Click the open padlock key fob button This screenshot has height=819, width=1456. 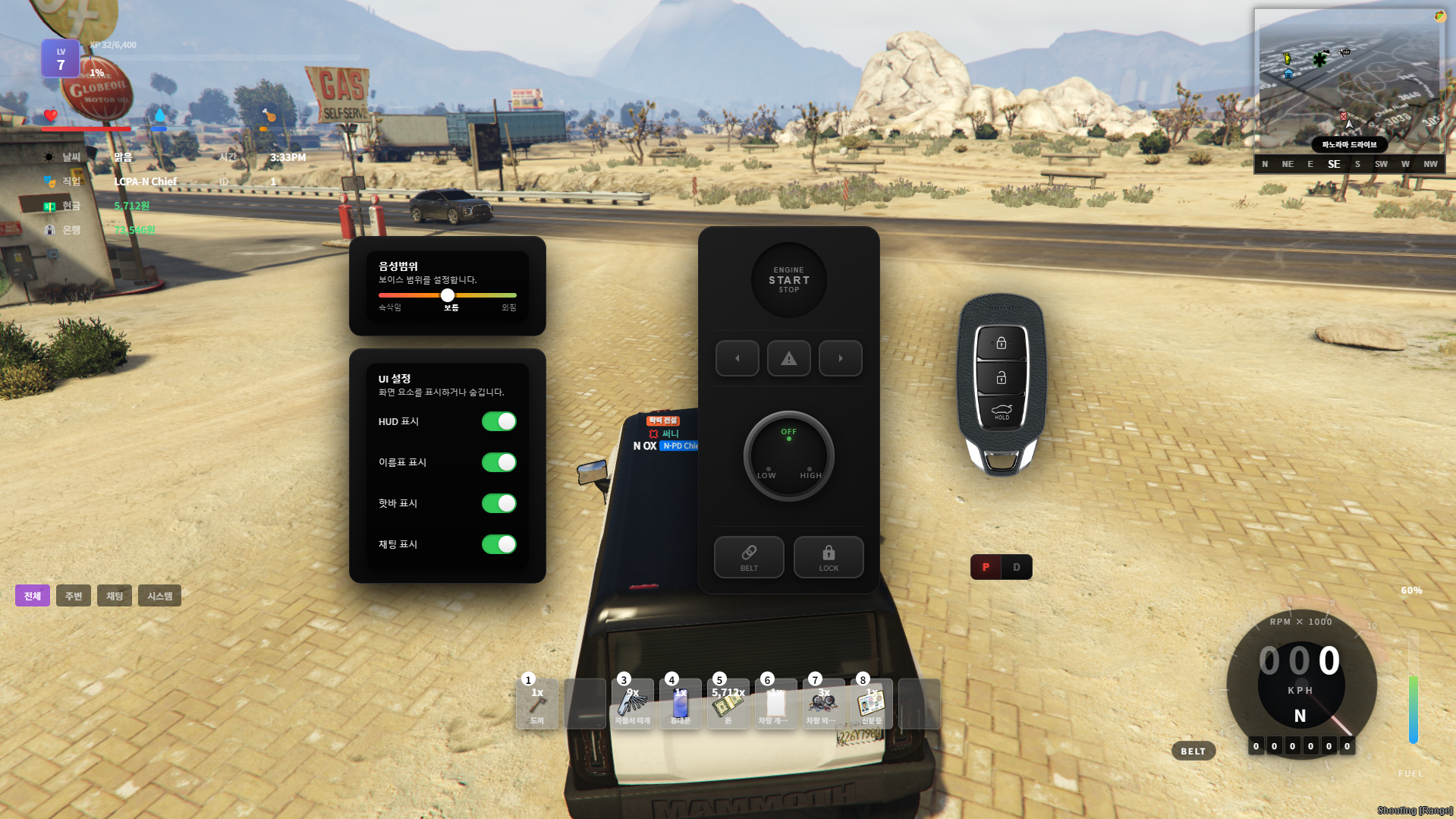tap(1001, 378)
